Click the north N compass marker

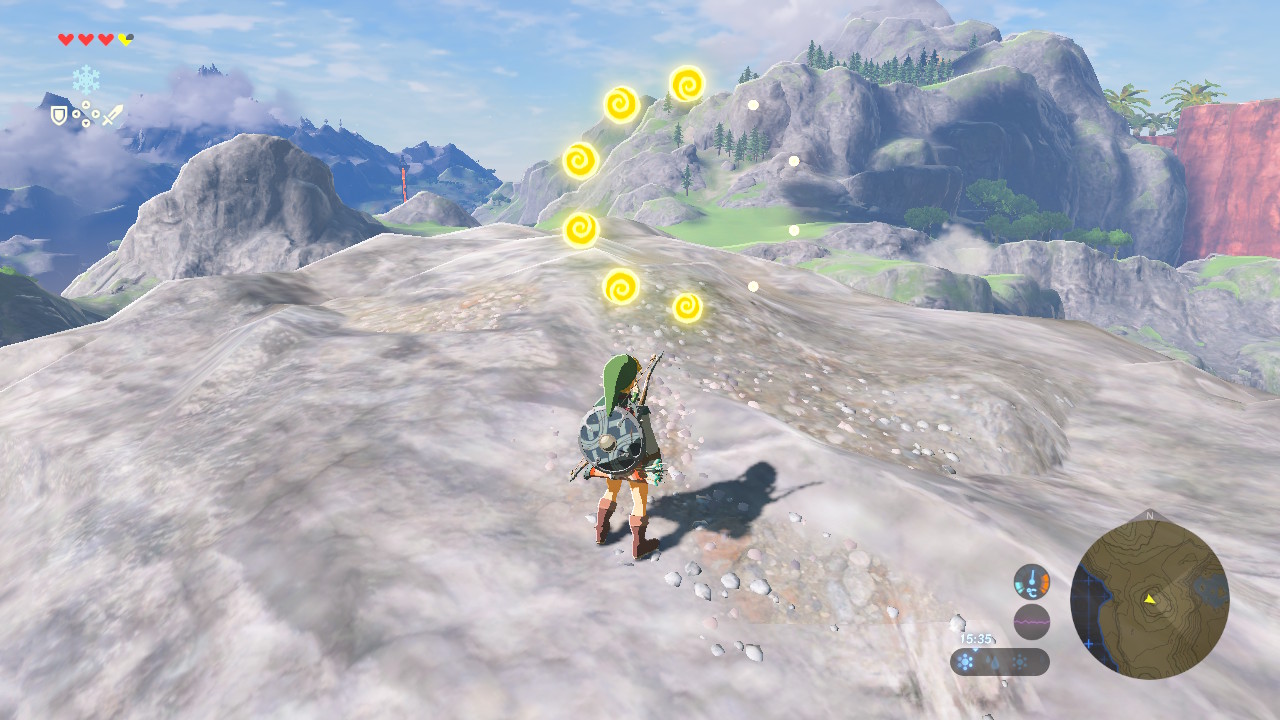[x=1149, y=517]
